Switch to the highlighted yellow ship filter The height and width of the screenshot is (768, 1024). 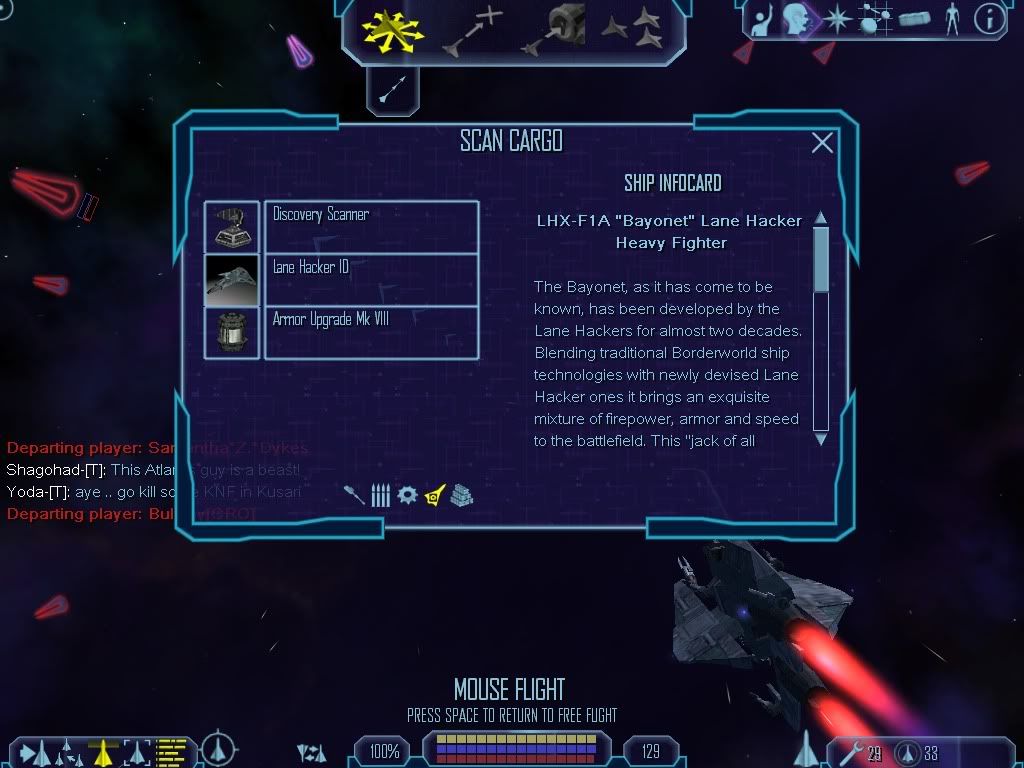tap(434, 494)
